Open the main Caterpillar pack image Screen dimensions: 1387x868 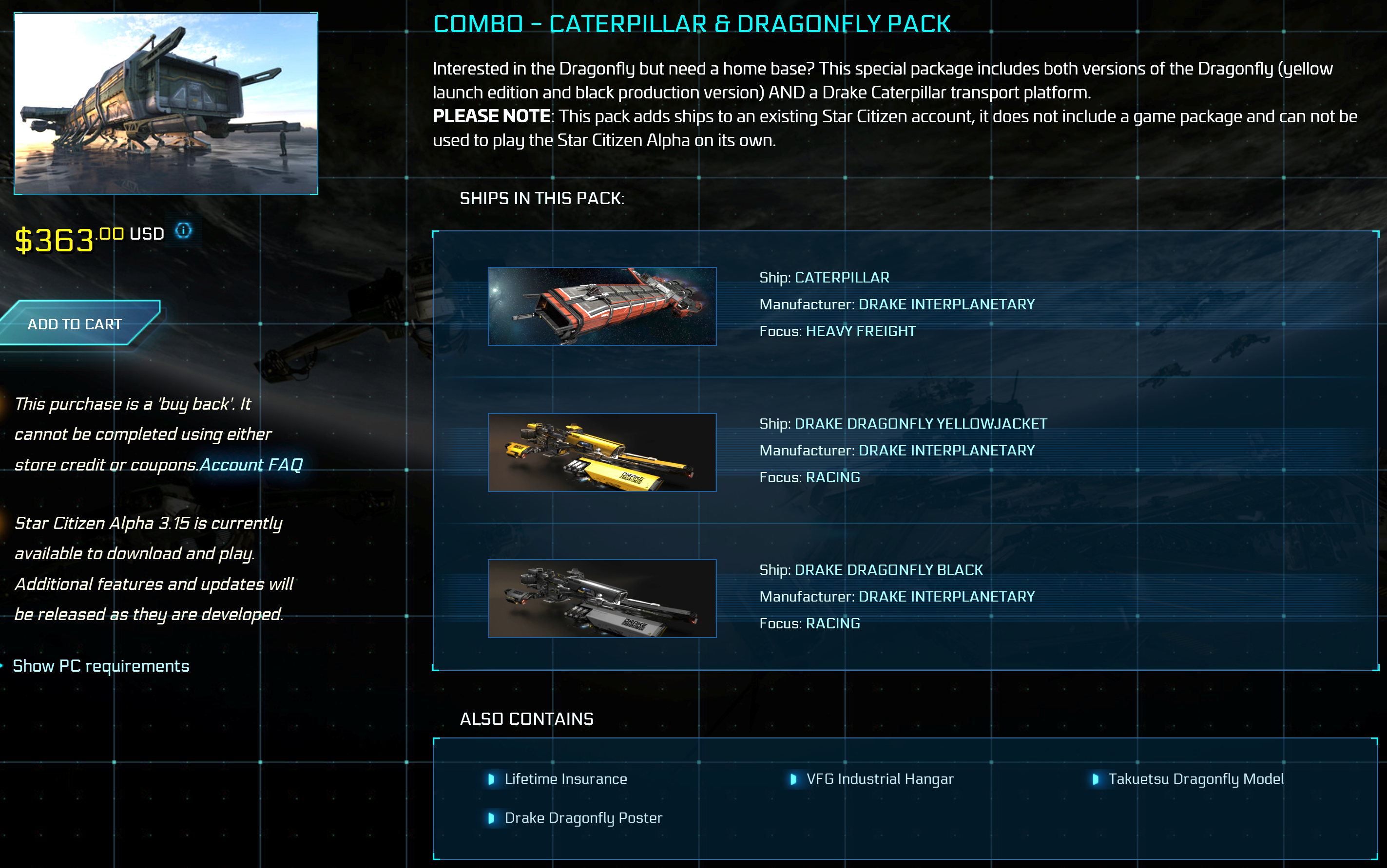(166, 104)
